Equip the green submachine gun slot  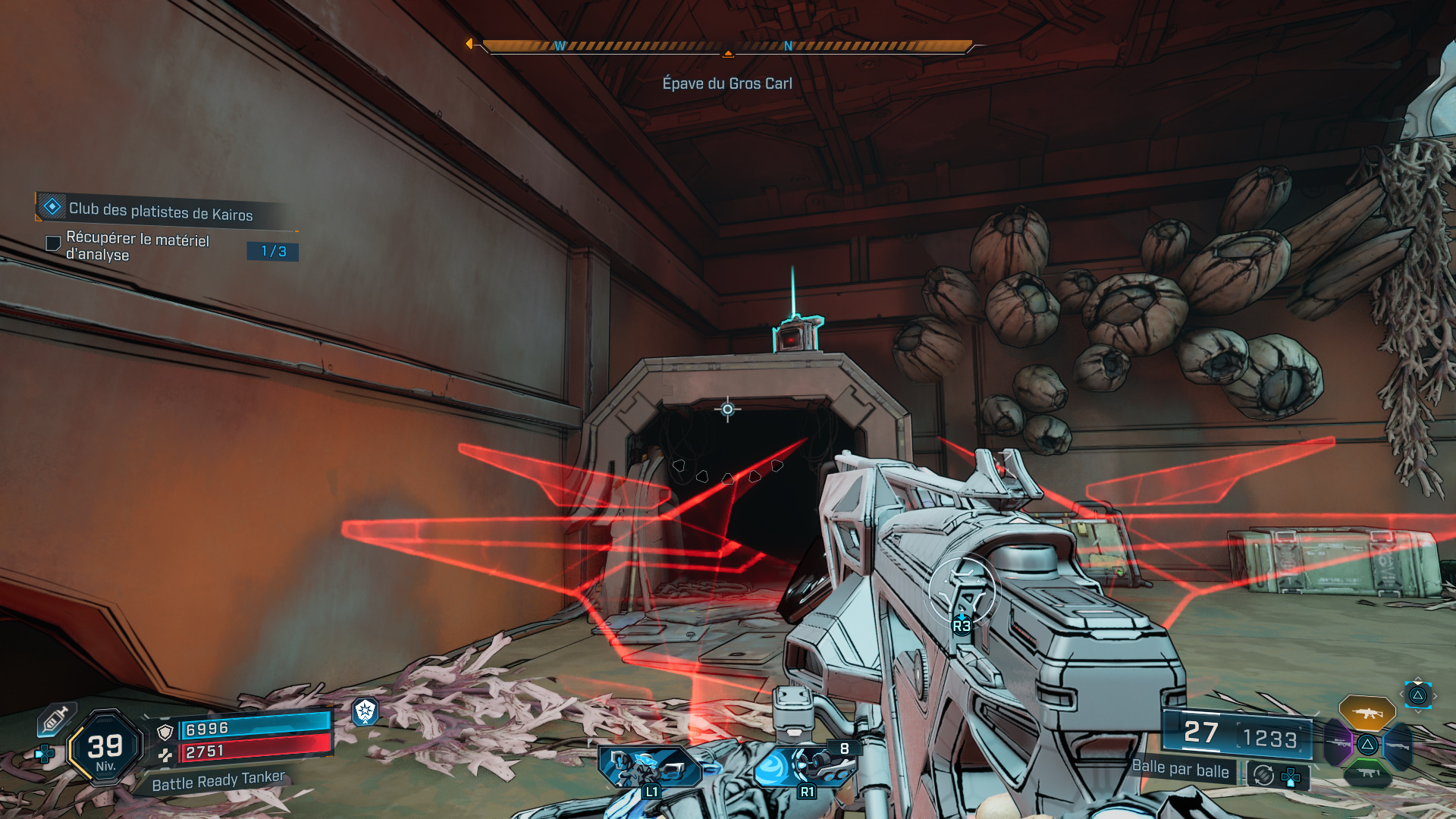click(1367, 773)
